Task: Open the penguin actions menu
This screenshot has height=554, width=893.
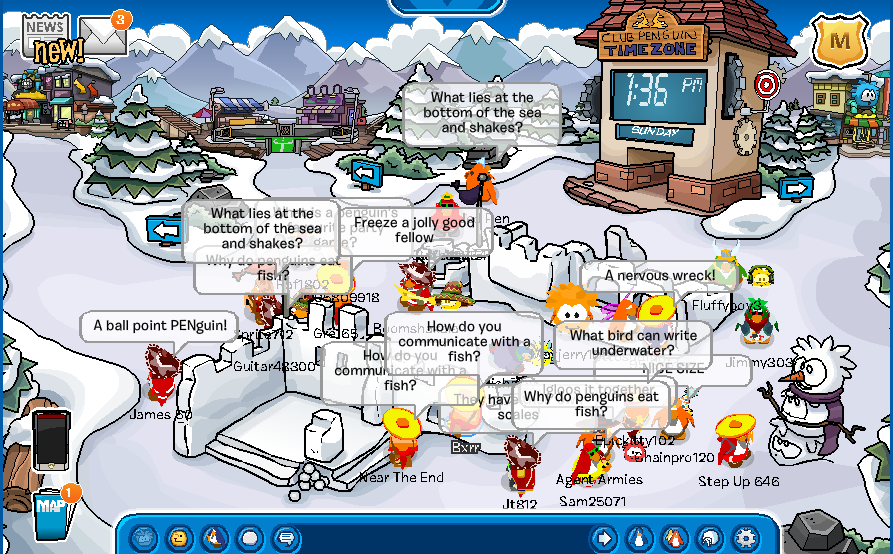Action: 213,538
